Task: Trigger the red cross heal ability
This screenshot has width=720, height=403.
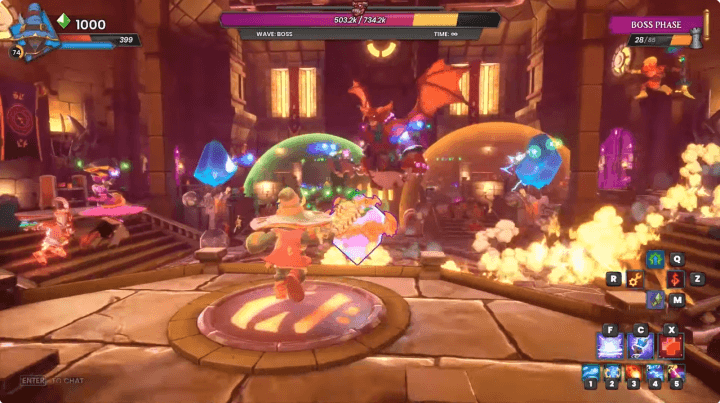Action: click(671, 345)
